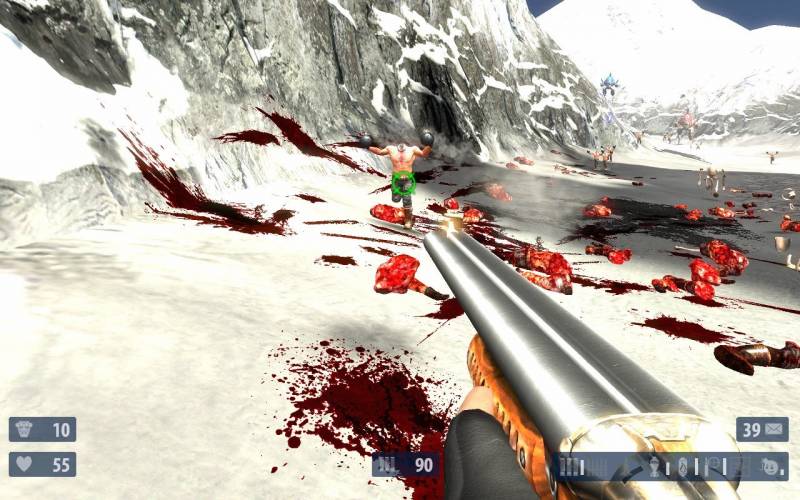
Task: Select the rocket ammo icon
Action: [x=655, y=466]
